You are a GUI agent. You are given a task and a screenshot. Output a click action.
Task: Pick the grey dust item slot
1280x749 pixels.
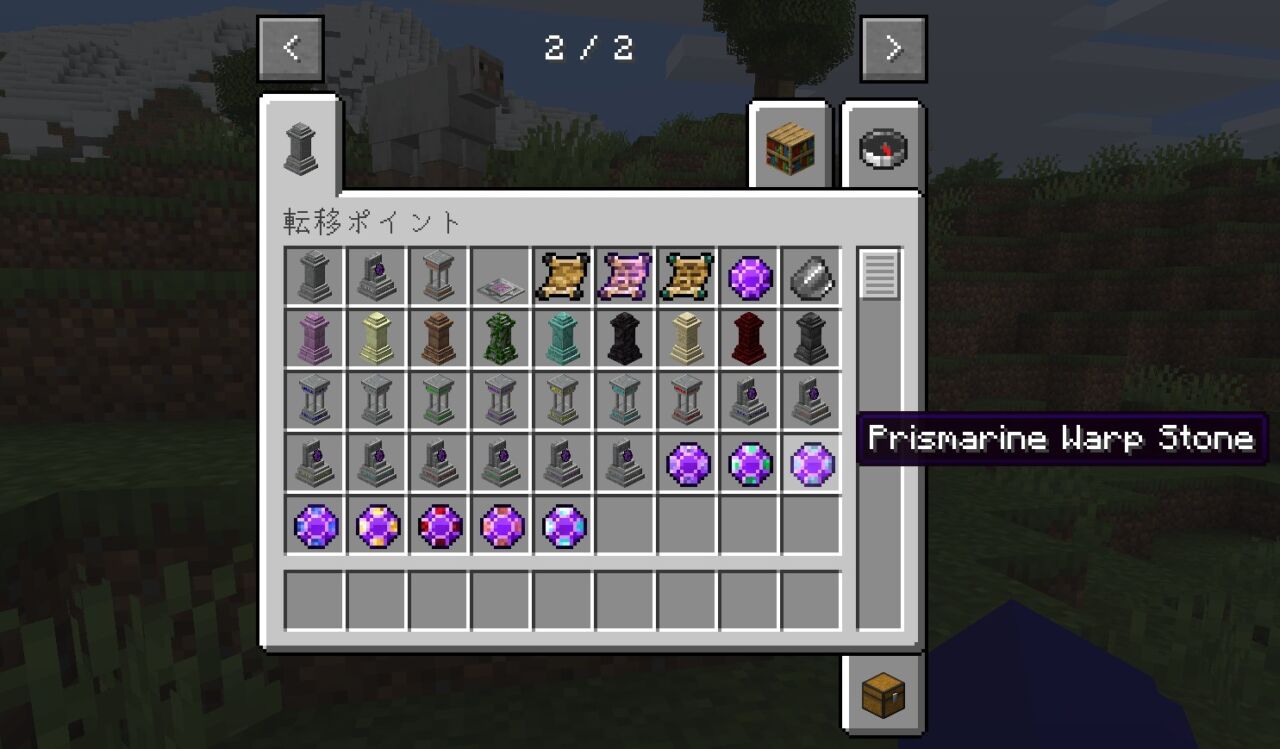pyautogui.click(x=811, y=276)
